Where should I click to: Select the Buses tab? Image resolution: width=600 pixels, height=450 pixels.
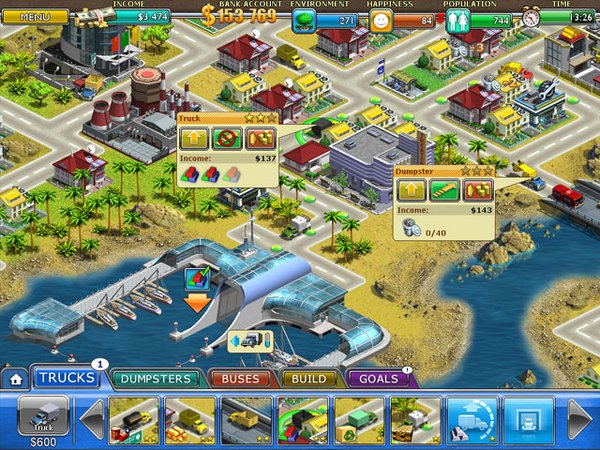(240, 378)
